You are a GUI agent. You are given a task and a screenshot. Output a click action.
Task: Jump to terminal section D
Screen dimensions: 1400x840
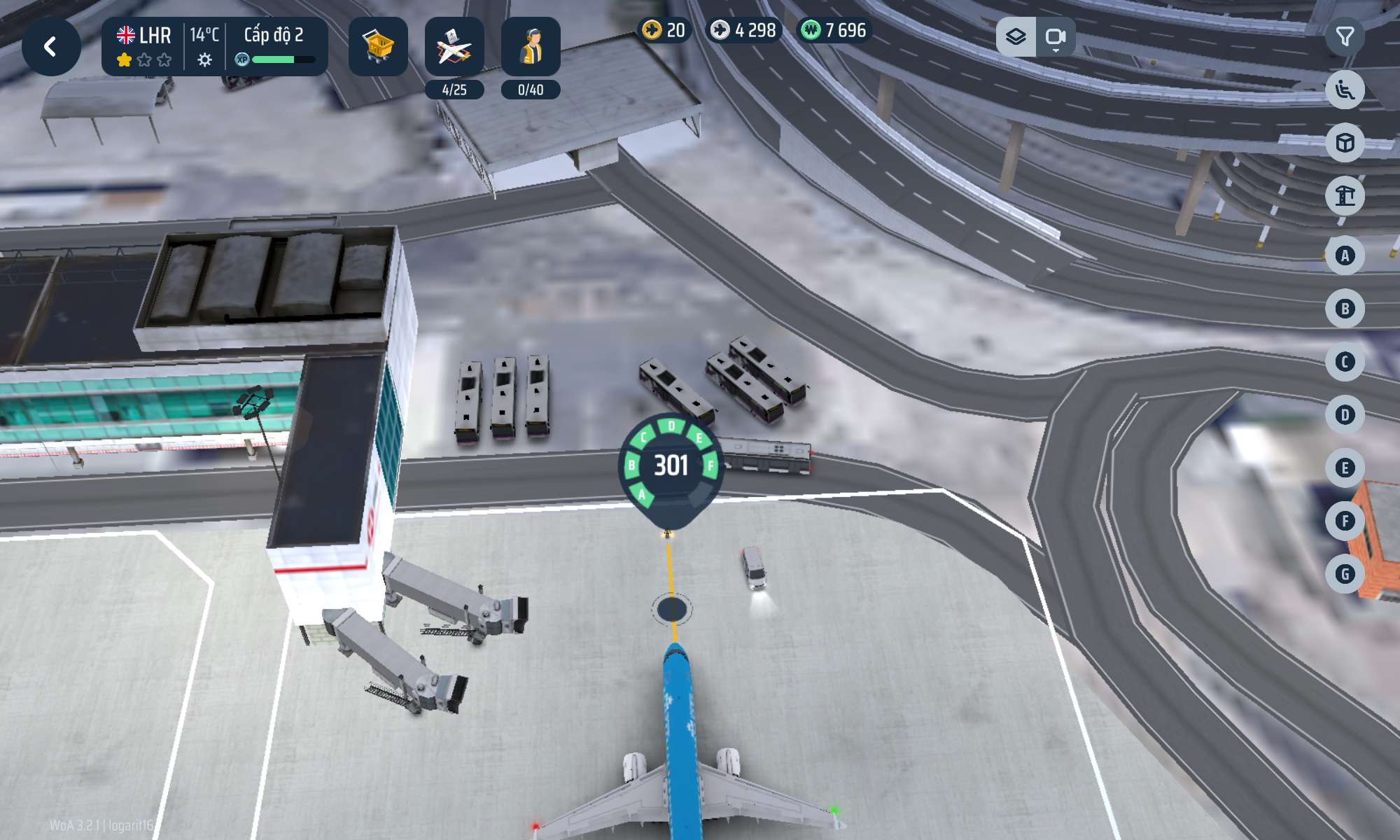click(x=1345, y=415)
